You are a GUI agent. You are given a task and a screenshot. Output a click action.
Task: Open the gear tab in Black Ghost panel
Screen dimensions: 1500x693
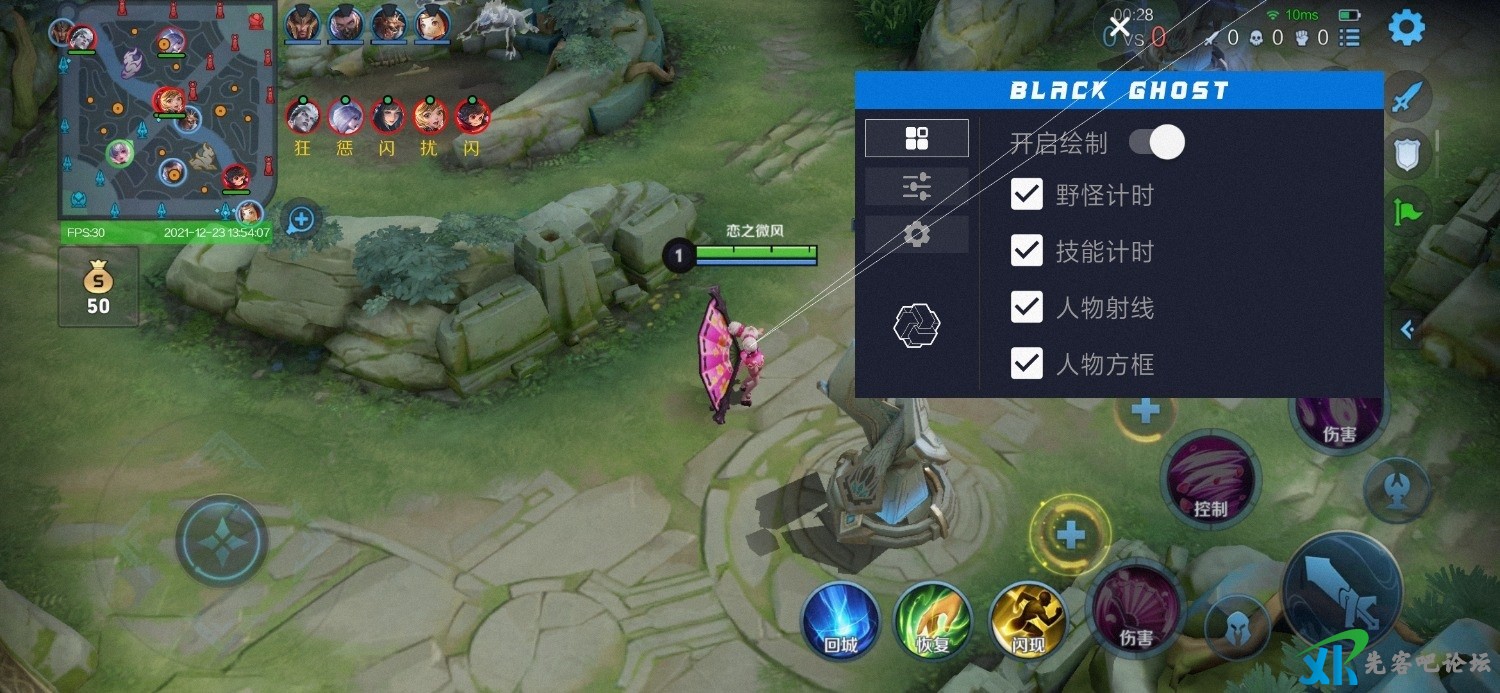pos(916,234)
